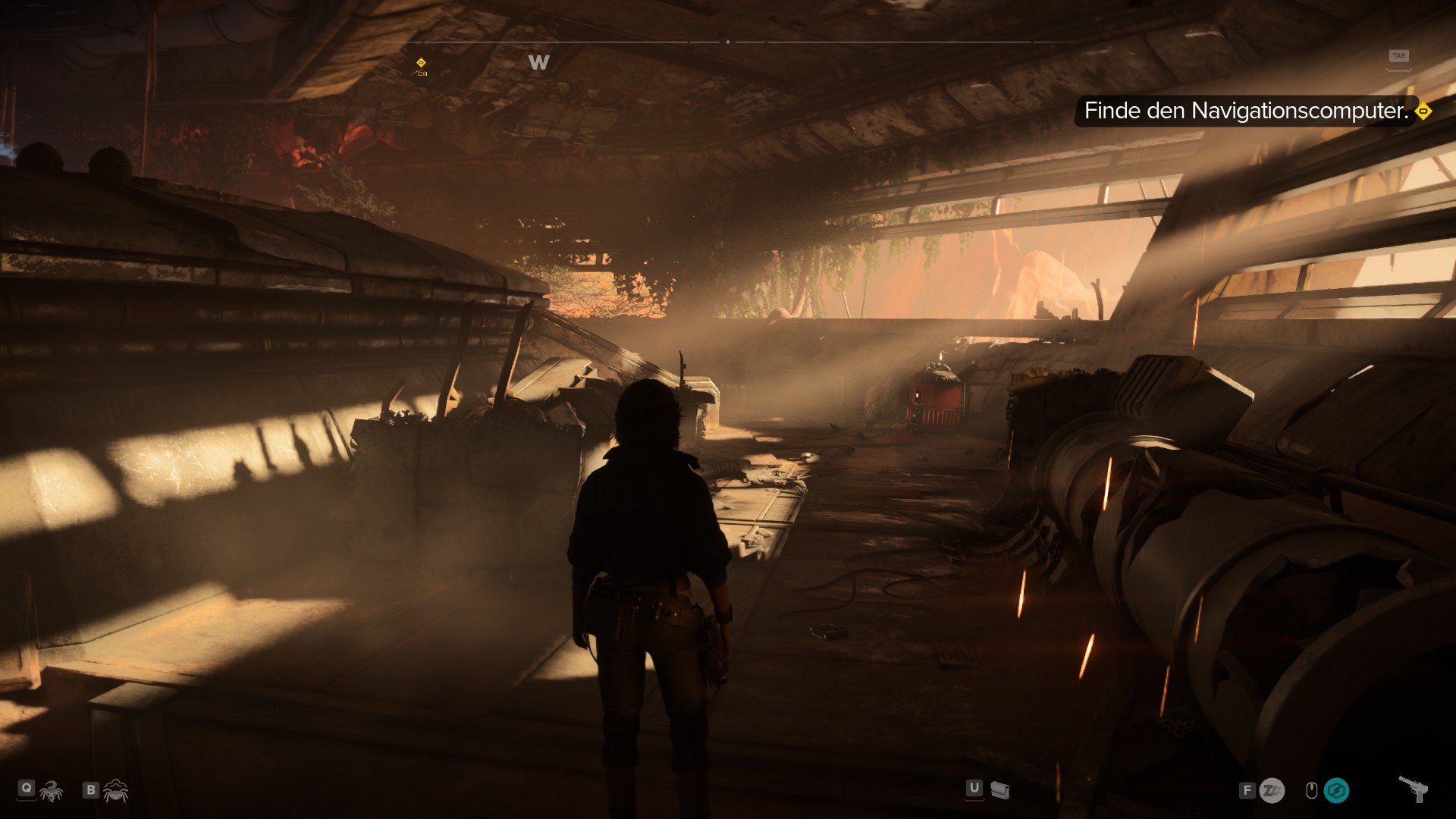Click the yellow quest marker on the compass
1456x819 pixels.
coord(421,63)
